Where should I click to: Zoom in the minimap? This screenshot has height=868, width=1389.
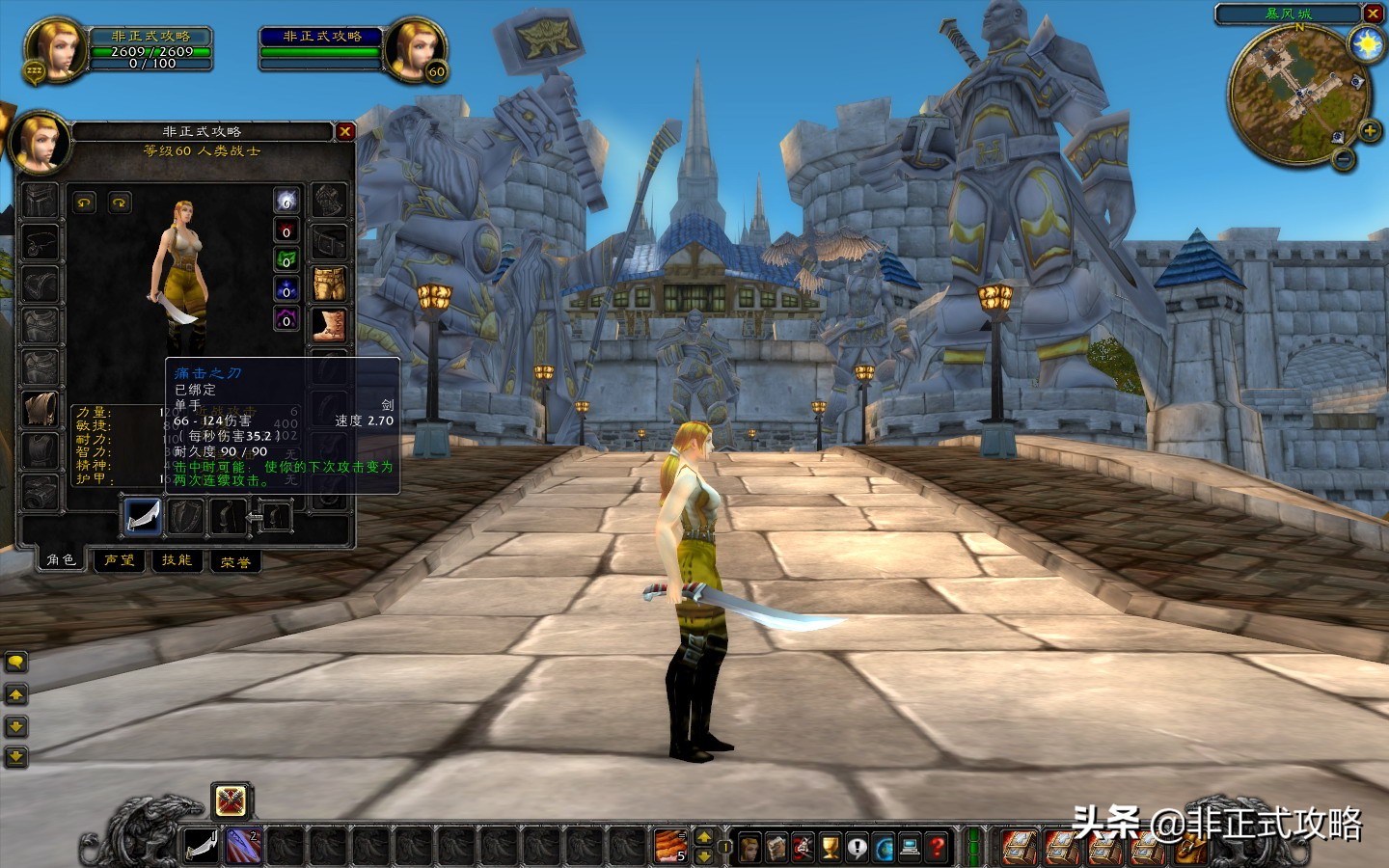point(1369,130)
